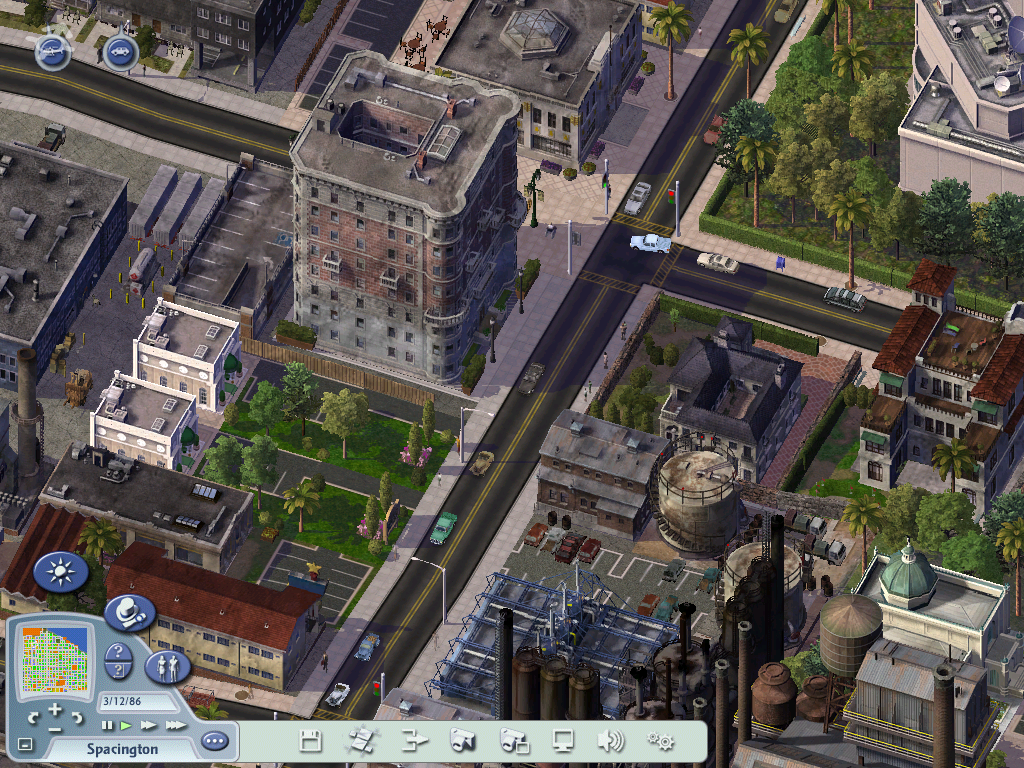Toggle the three-dots options button
Viewport: 1024px width, 768px height.
point(214,742)
